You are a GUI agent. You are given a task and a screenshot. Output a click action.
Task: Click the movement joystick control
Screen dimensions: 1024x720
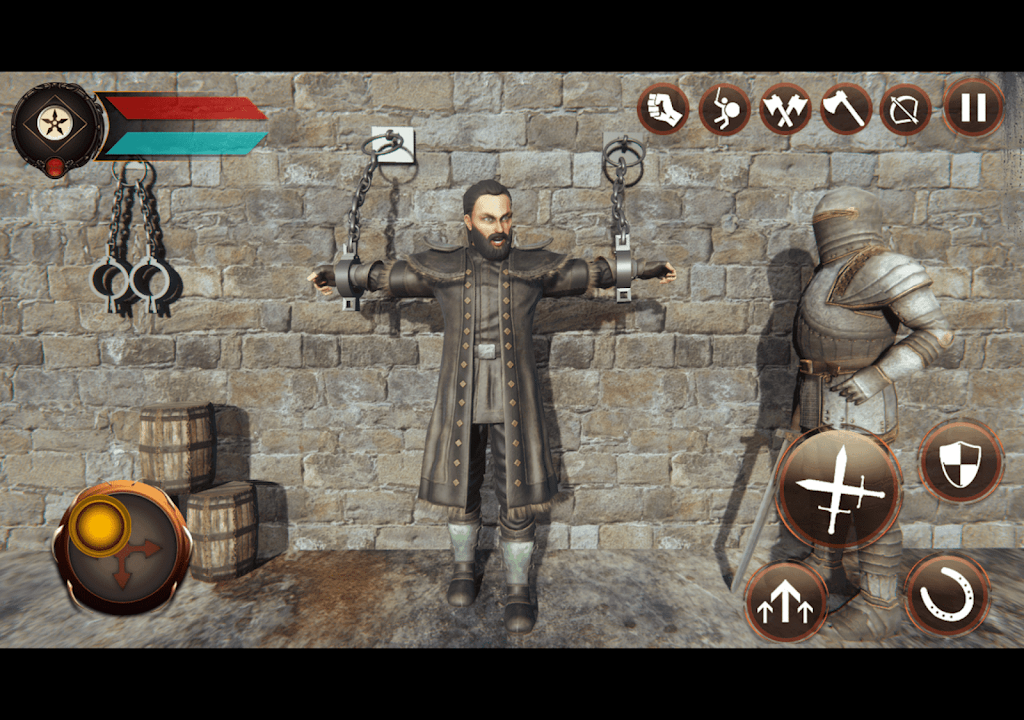[x=122, y=547]
